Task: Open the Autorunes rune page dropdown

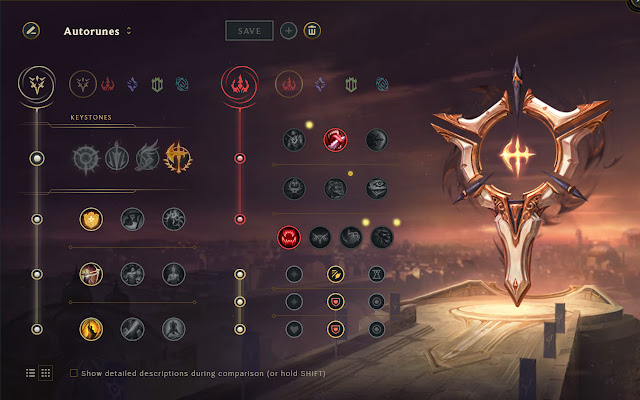Action: click(x=128, y=31)
